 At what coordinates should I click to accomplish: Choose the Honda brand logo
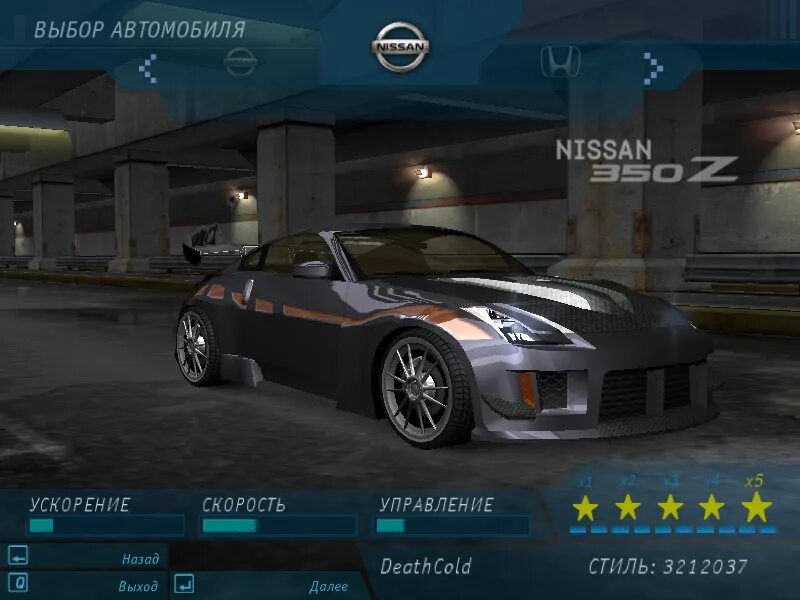pyautogui.click(x=561, y=62)
